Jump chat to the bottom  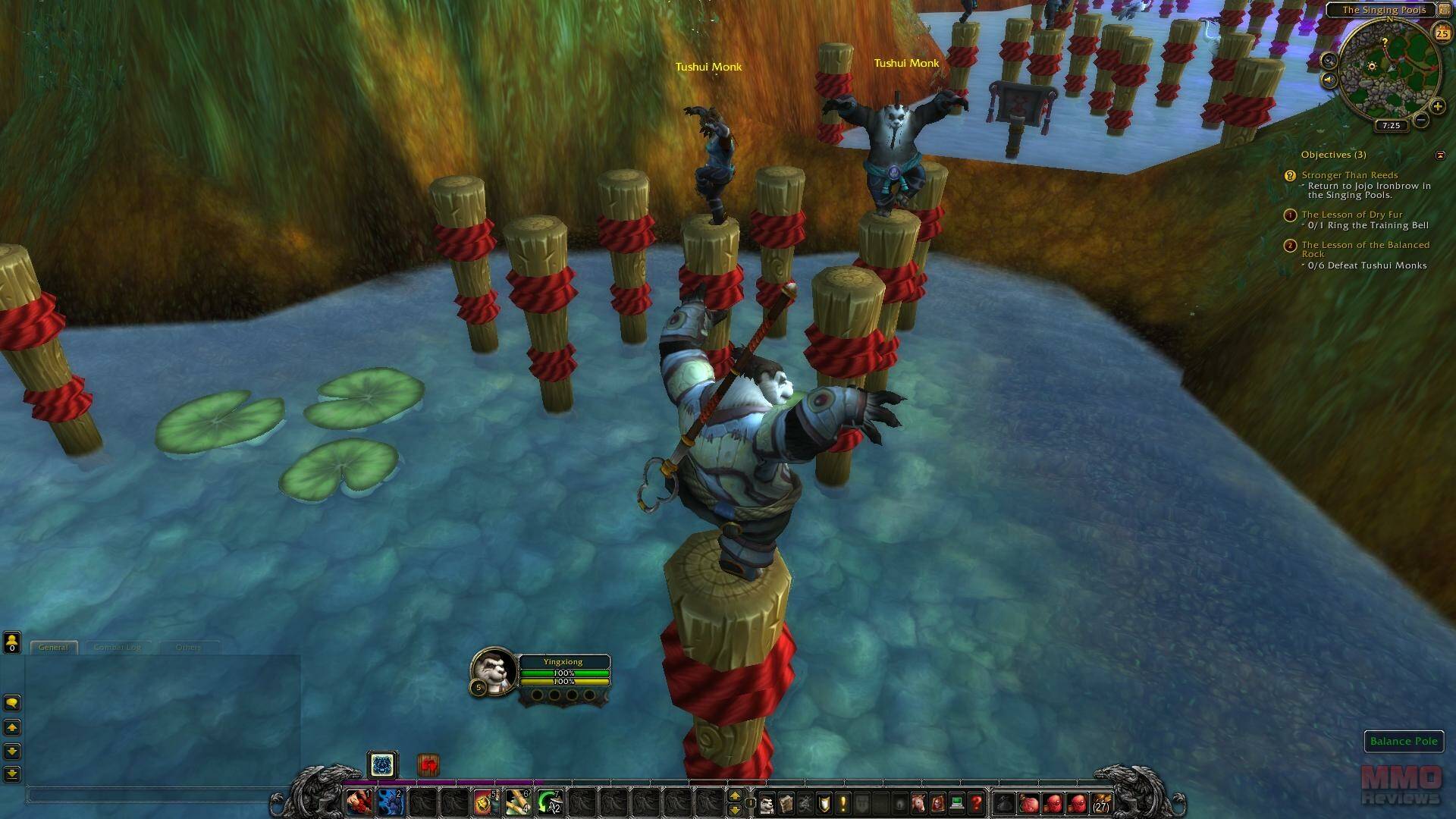pos(11,773)
